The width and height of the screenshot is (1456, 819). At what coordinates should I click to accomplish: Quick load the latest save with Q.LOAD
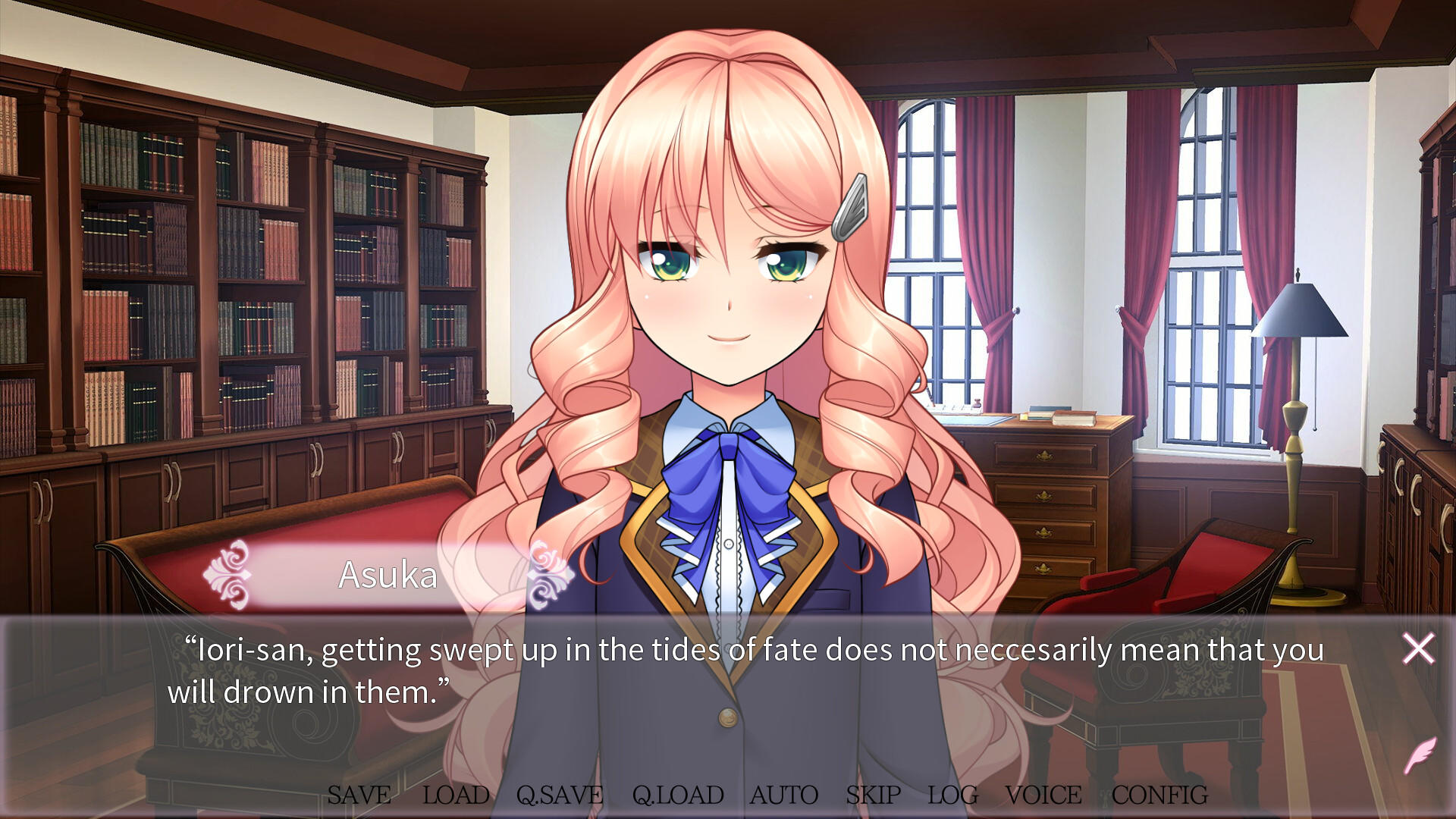pyautogui.click(x=677, y=795)
